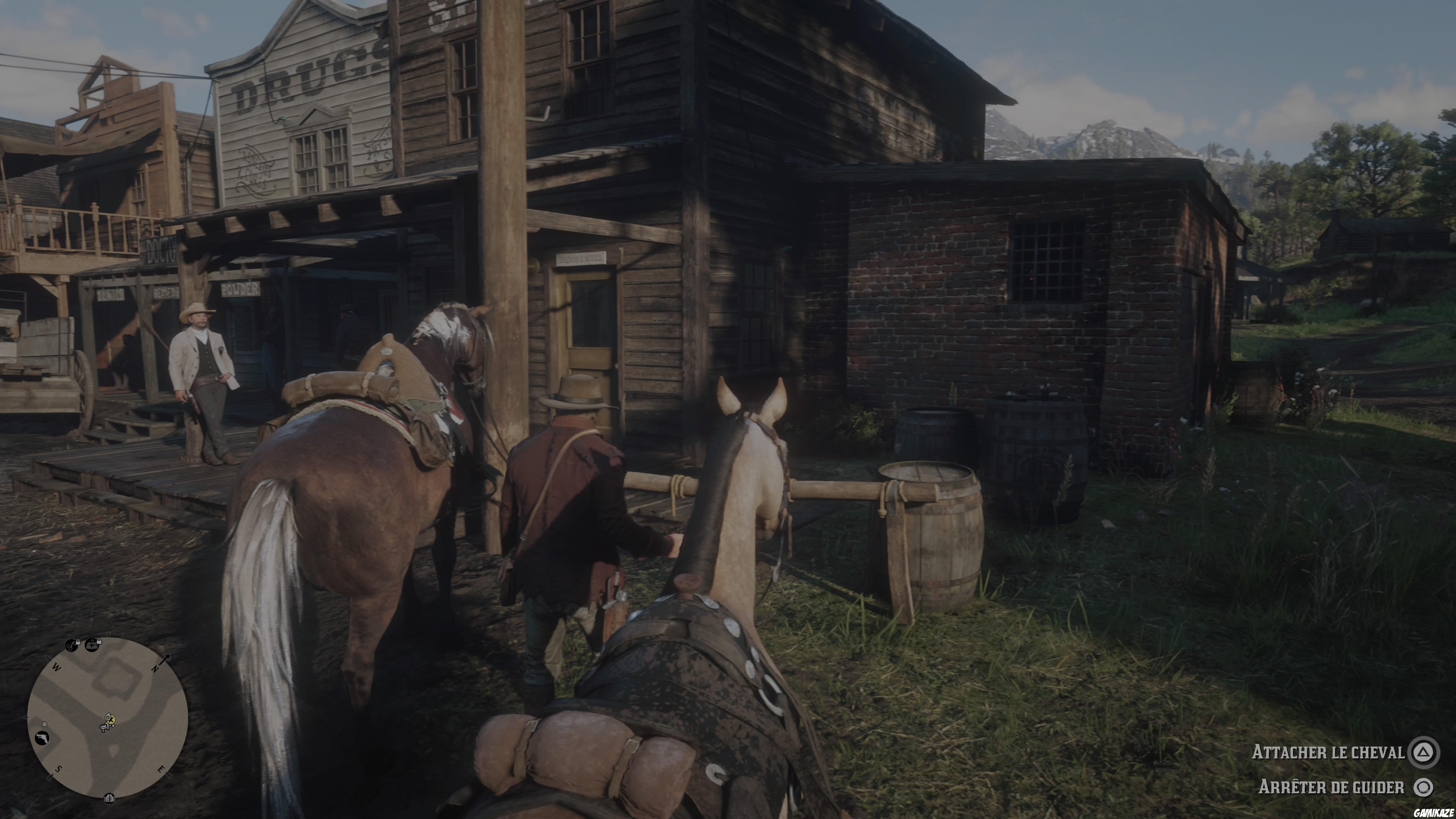
Task: Click the N compass letter on the minimap
Action: 155,668
